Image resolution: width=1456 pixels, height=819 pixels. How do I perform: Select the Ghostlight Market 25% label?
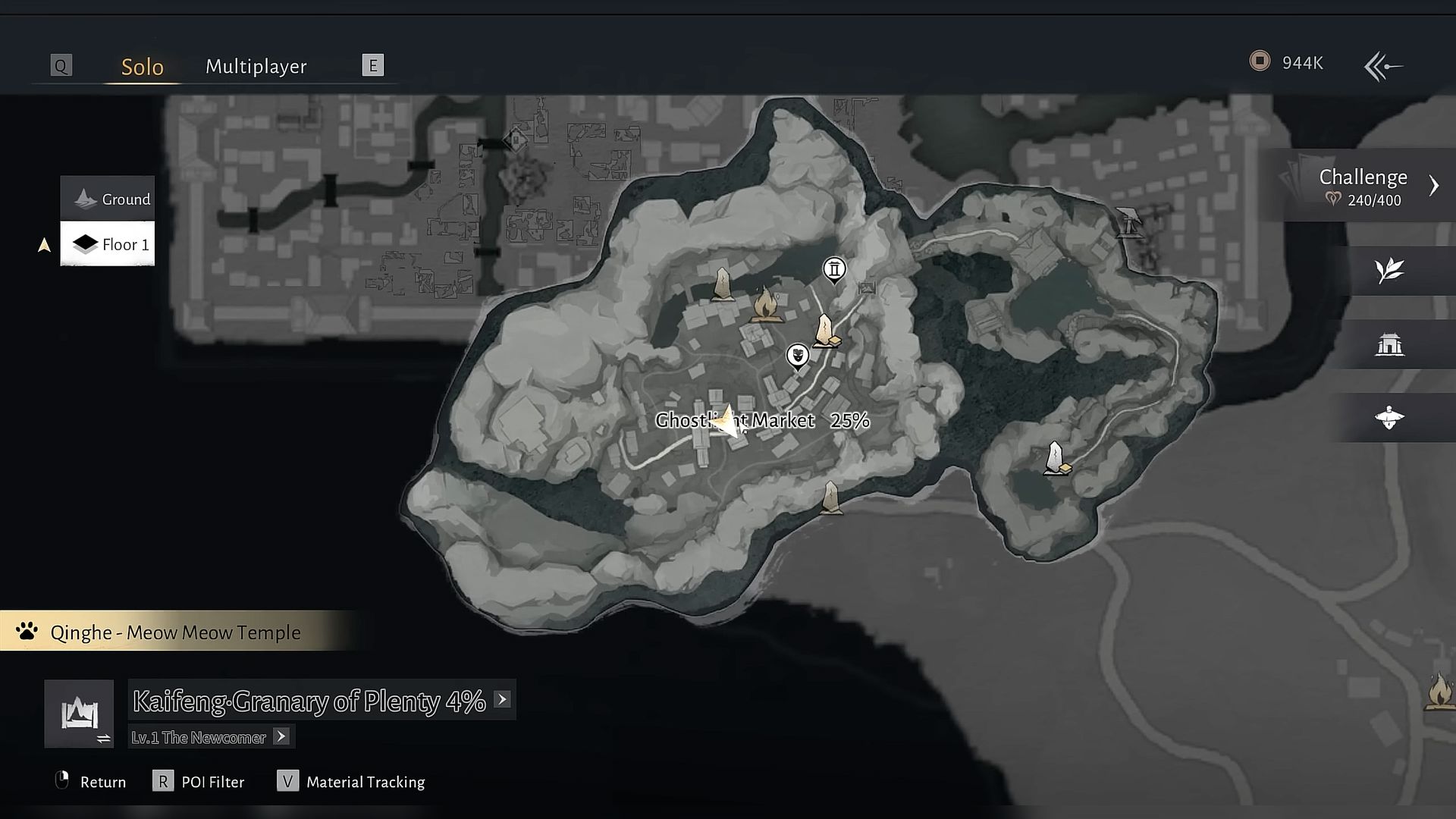[x=762, y=420]
